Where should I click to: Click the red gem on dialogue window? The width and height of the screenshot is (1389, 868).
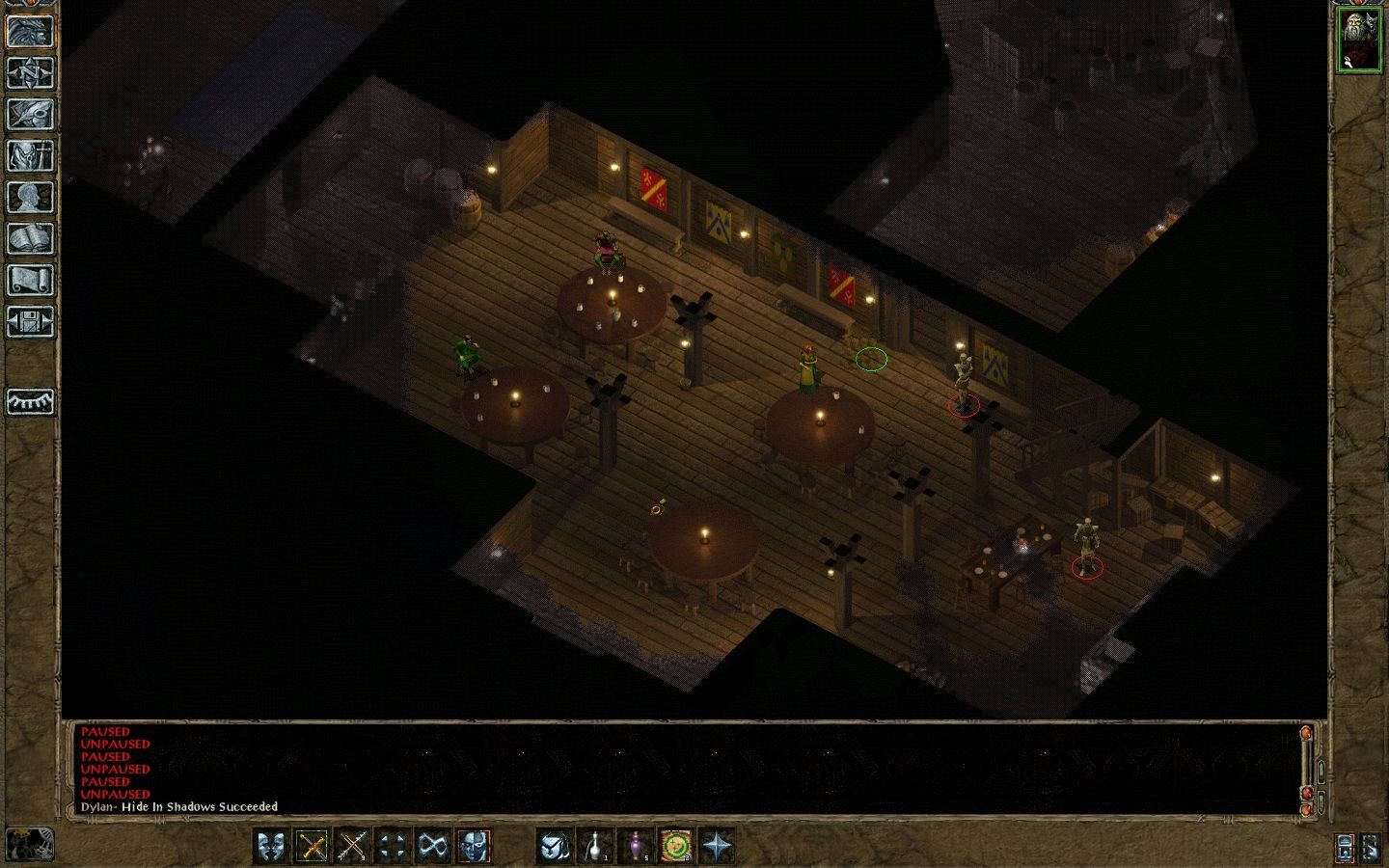tap(1307, 793)
